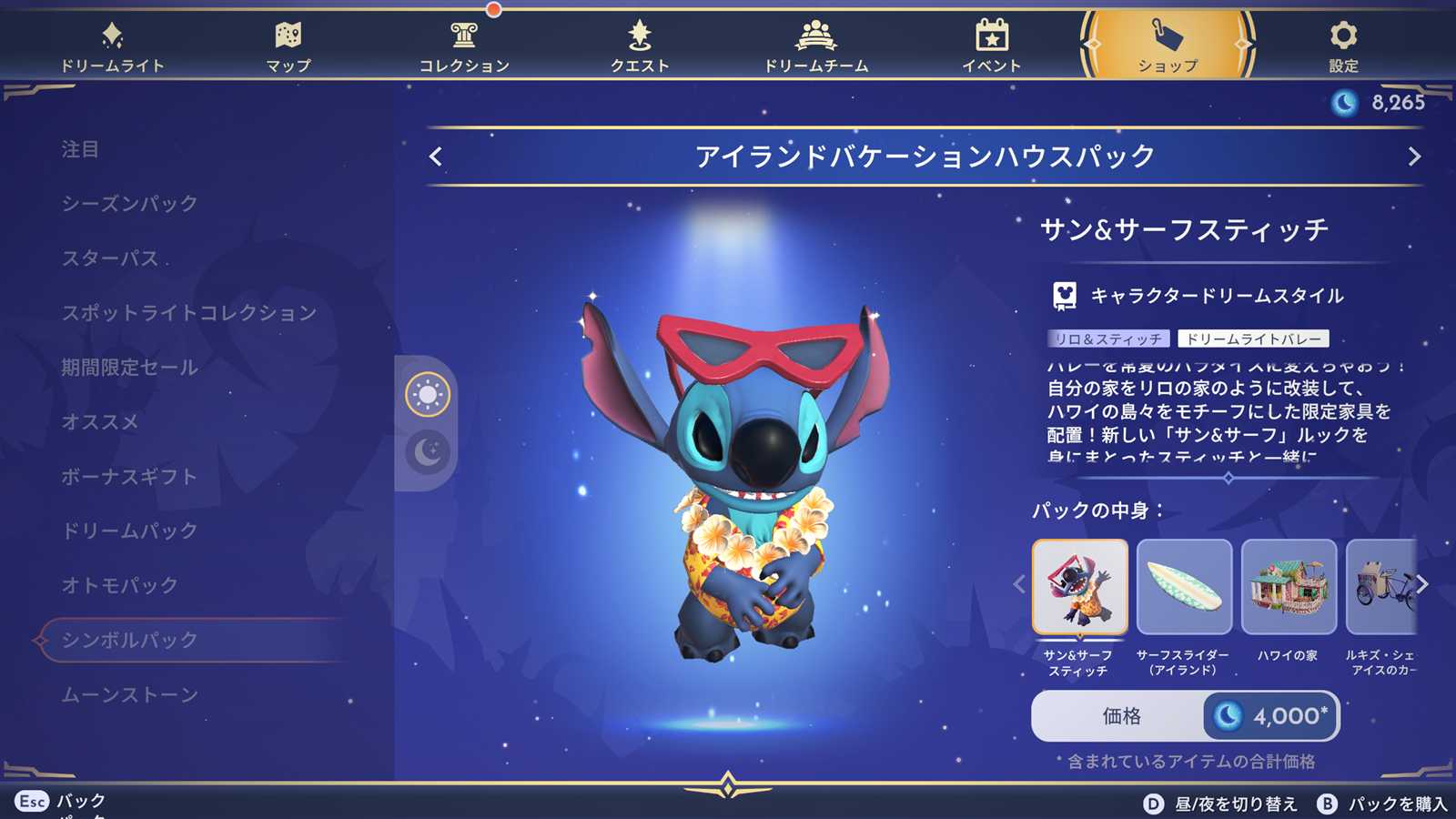Open the コレクション tab

[464, 45]
